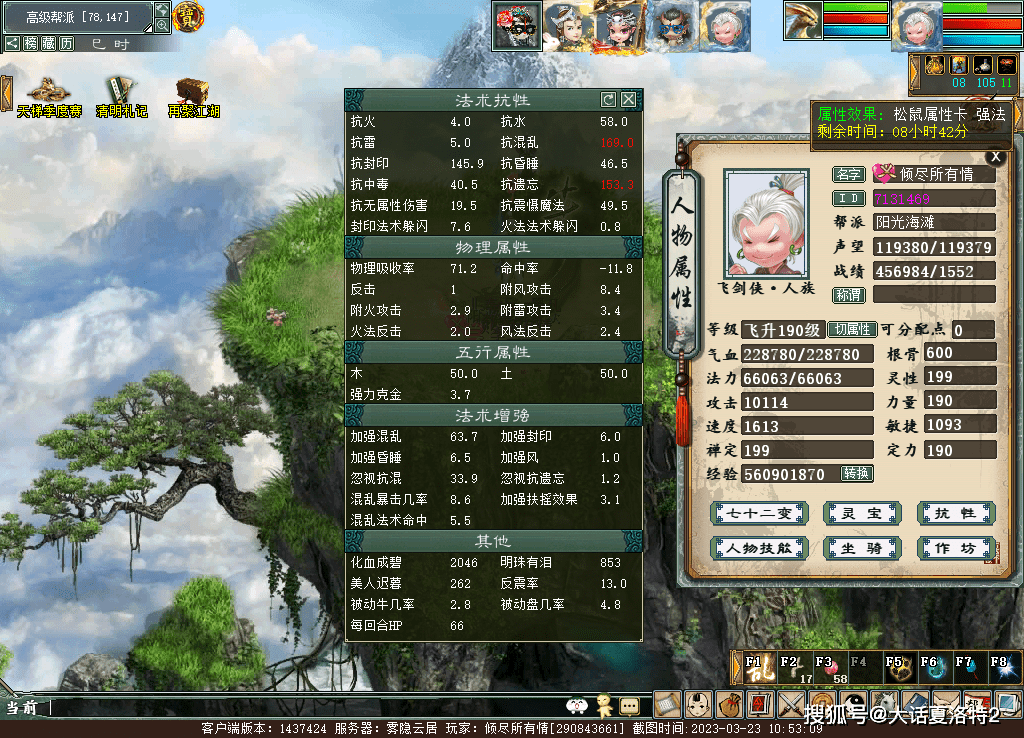The height and width of the screenshot is (738, 1024).
Task: Close the character attributes panel
Action: 994,156
